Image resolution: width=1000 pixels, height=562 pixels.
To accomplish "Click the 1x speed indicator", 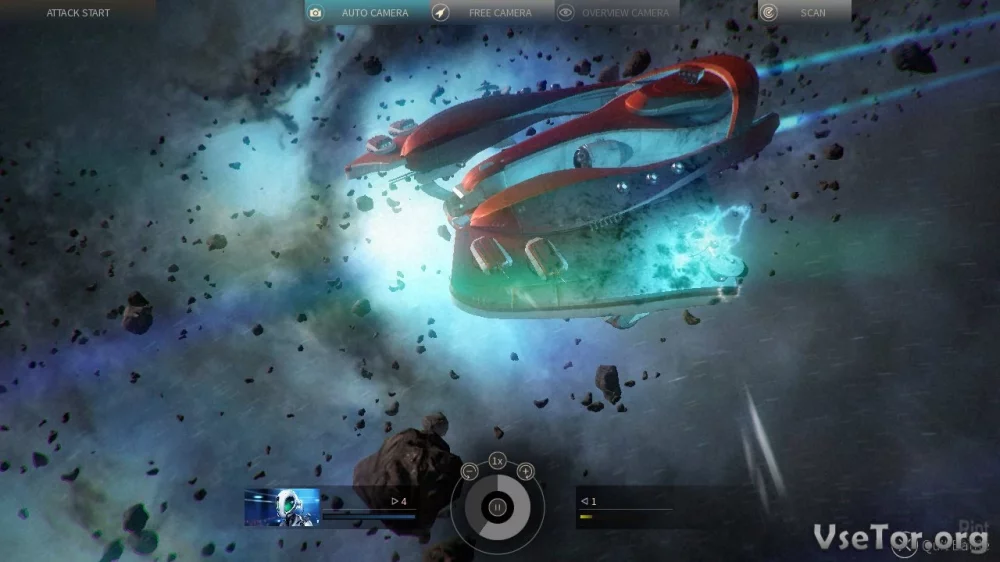I will 497,461.
